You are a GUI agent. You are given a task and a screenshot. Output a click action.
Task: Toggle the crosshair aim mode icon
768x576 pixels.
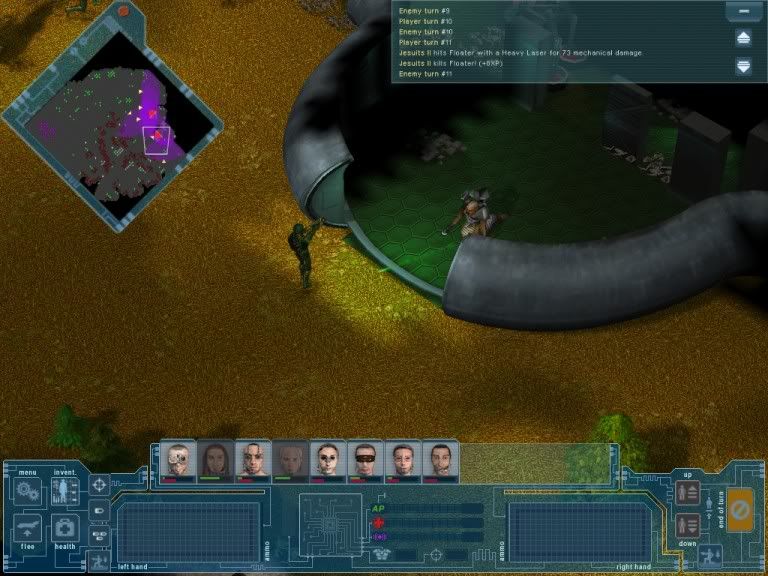click(x=100, y=485)
